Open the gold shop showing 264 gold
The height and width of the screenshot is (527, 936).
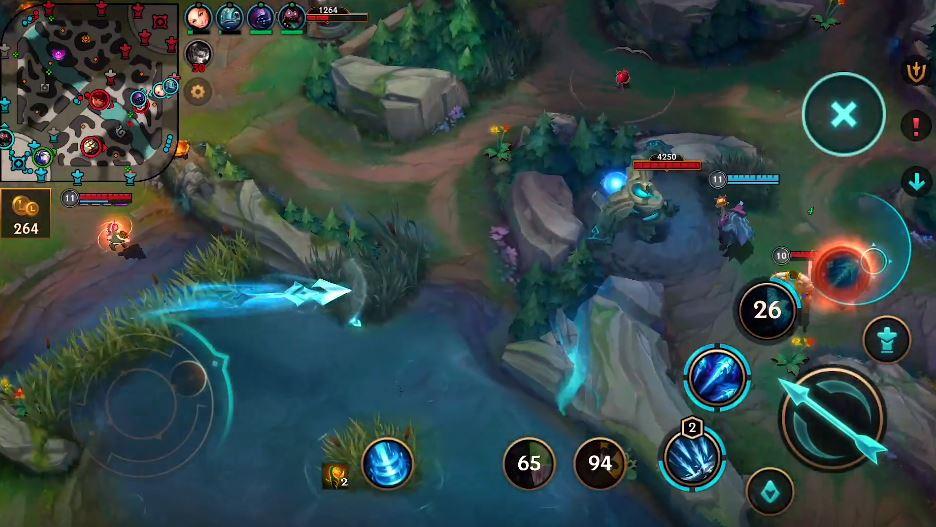(x=26, y=214)
